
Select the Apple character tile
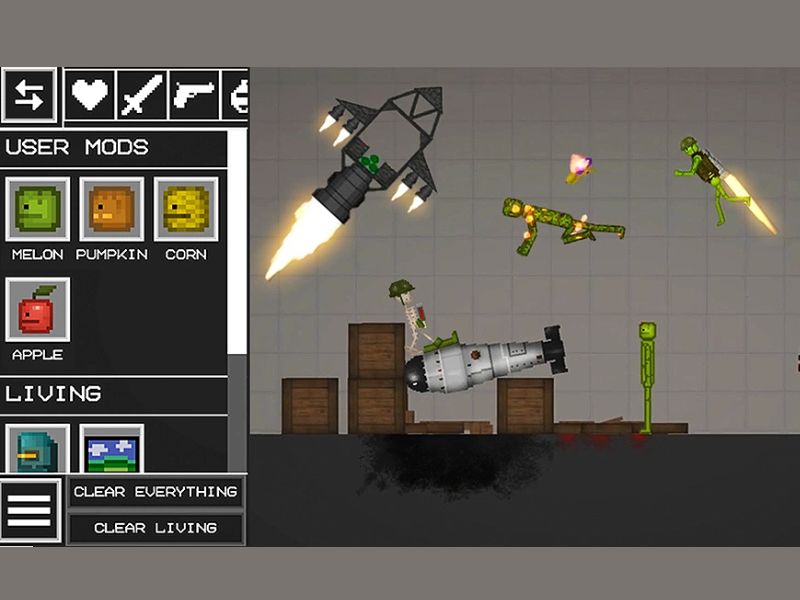coord(38,310)
